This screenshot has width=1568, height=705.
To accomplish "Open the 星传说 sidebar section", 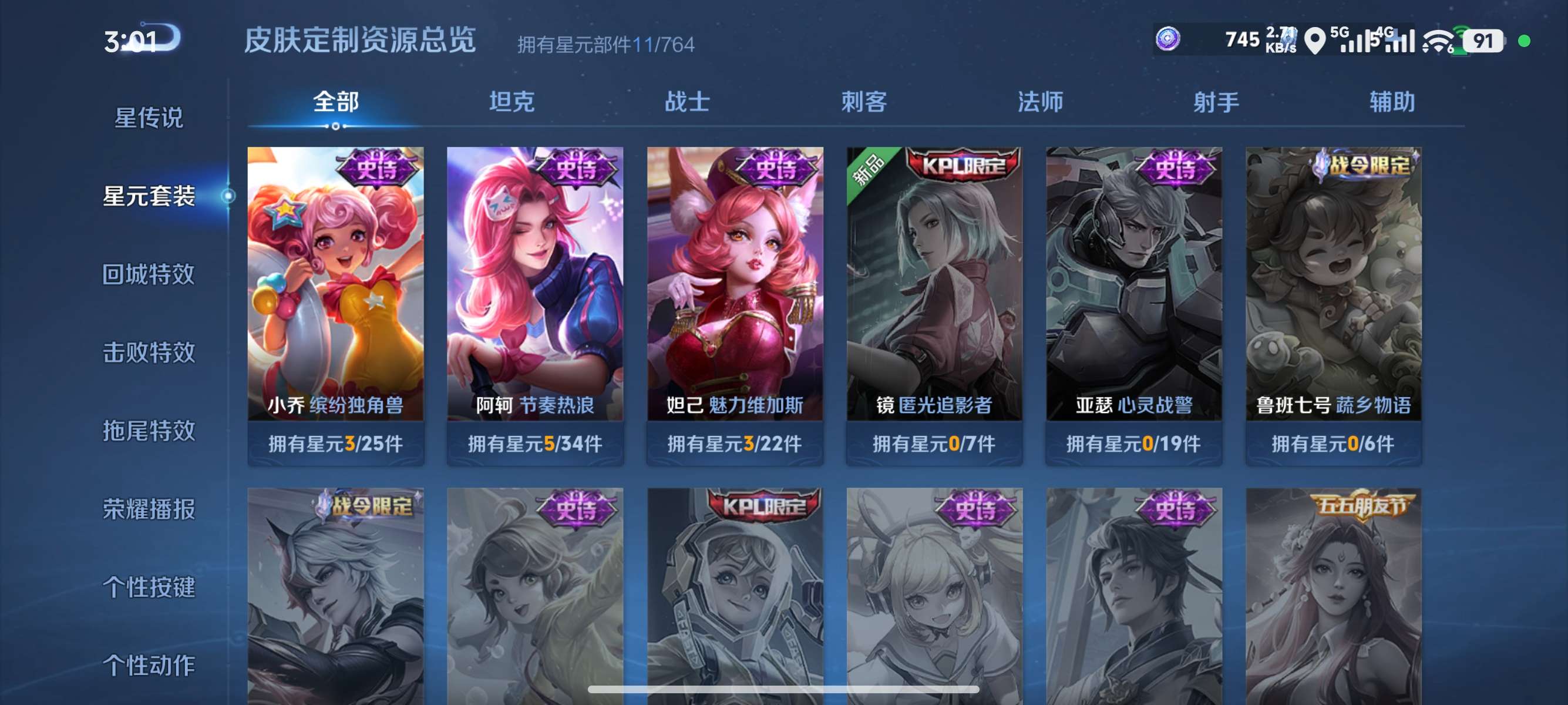I will [x=148, y=116].
